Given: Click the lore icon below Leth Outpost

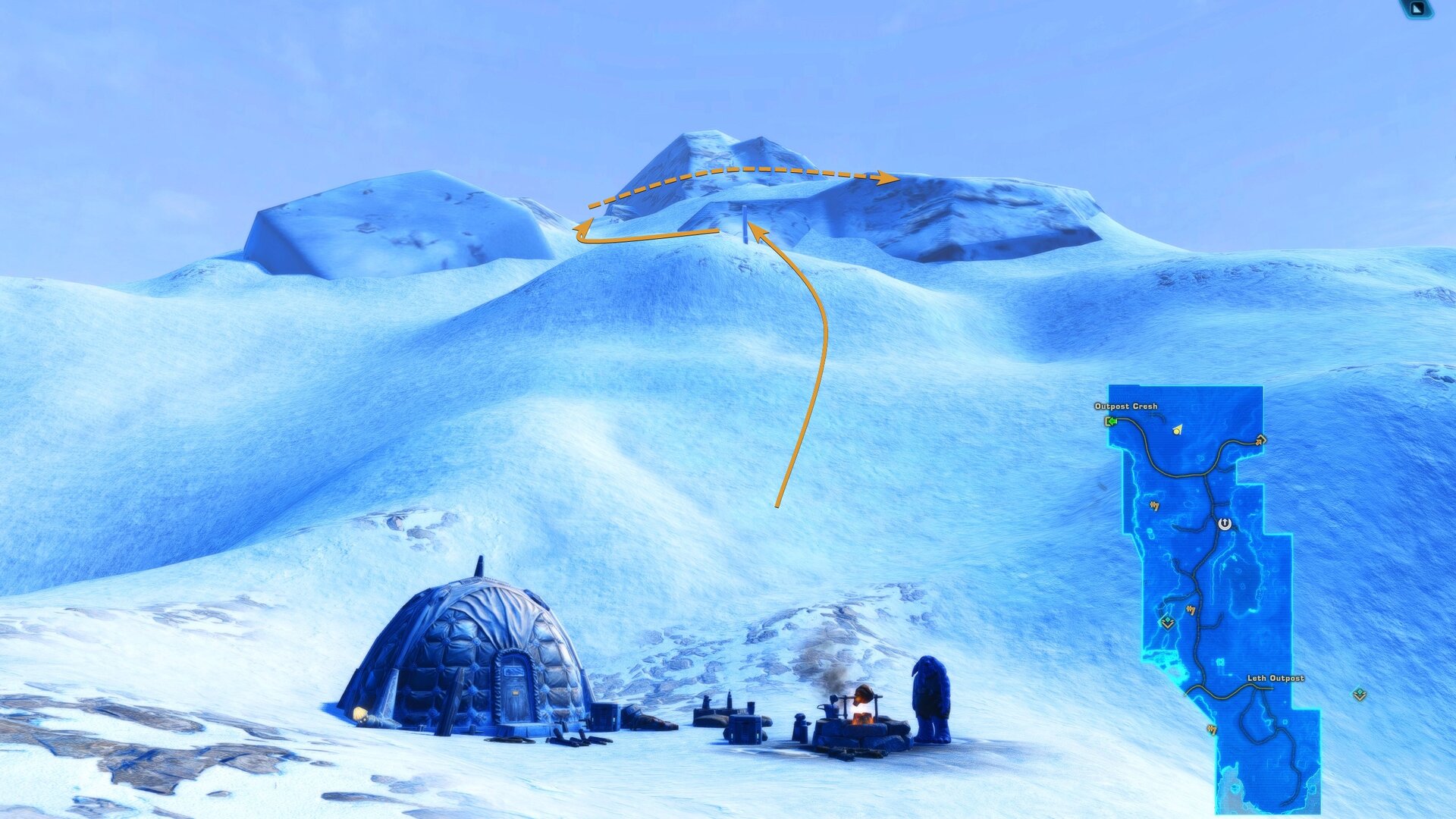Looking at the screenshot, I should coord(1213,728).
